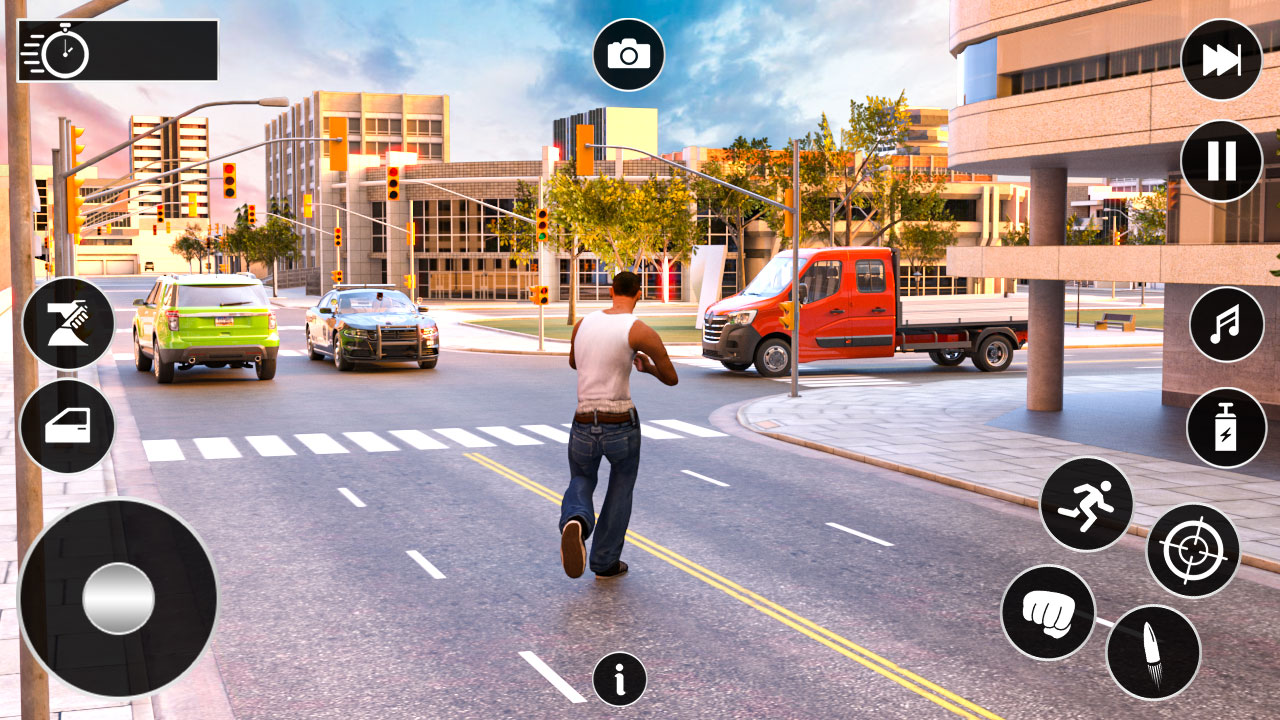Skip ahead with the fast-forward control

tap(1221, 60)
